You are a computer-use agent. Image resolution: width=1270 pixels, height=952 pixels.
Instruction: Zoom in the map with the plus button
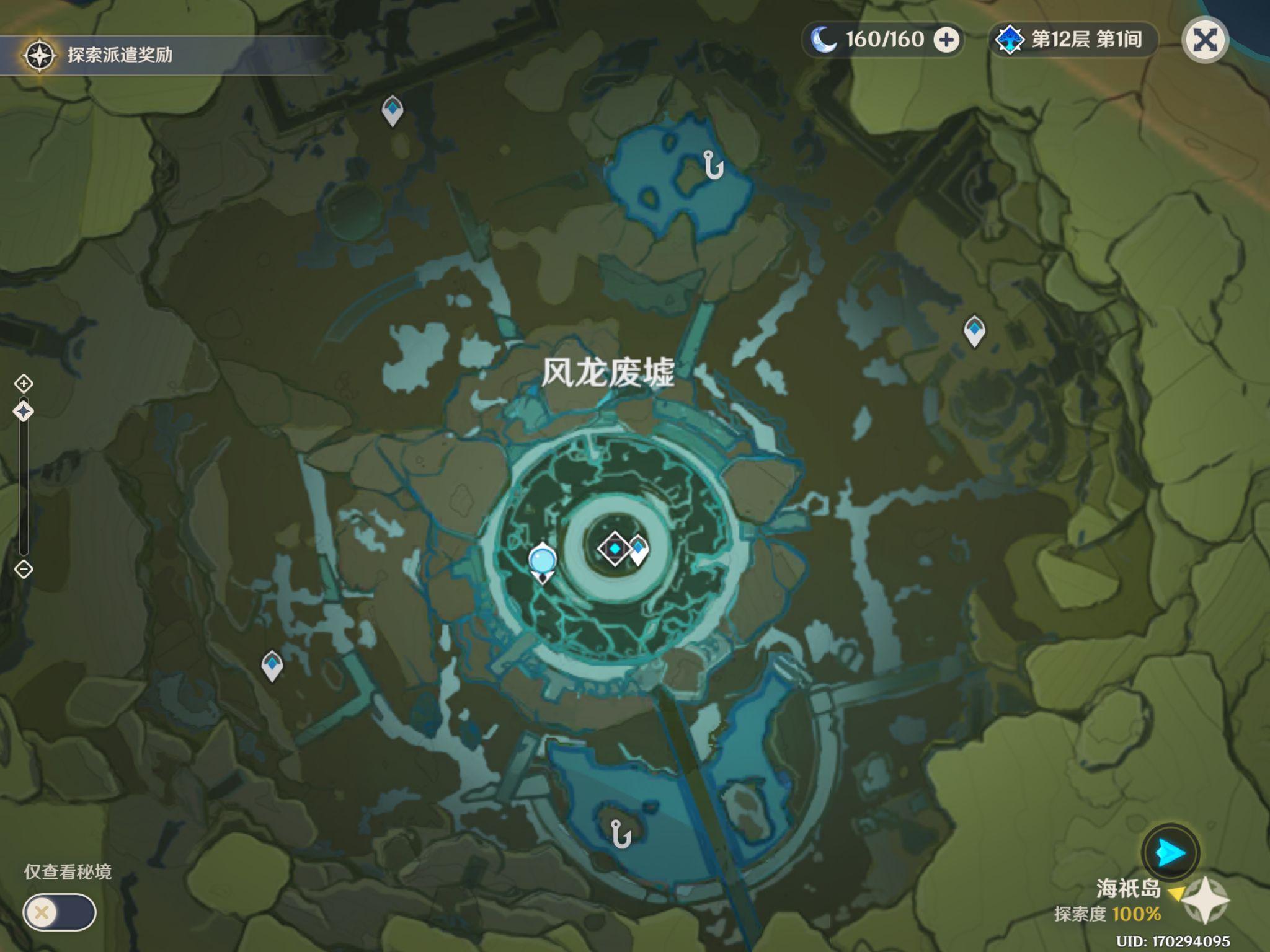tap(24, 384)
